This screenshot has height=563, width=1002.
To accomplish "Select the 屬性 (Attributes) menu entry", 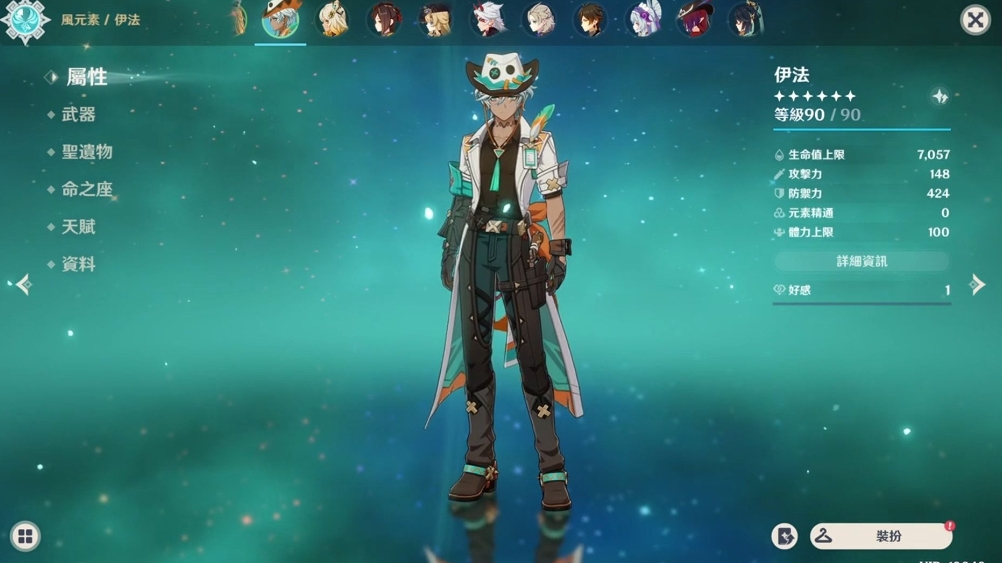I will [86, 77].
